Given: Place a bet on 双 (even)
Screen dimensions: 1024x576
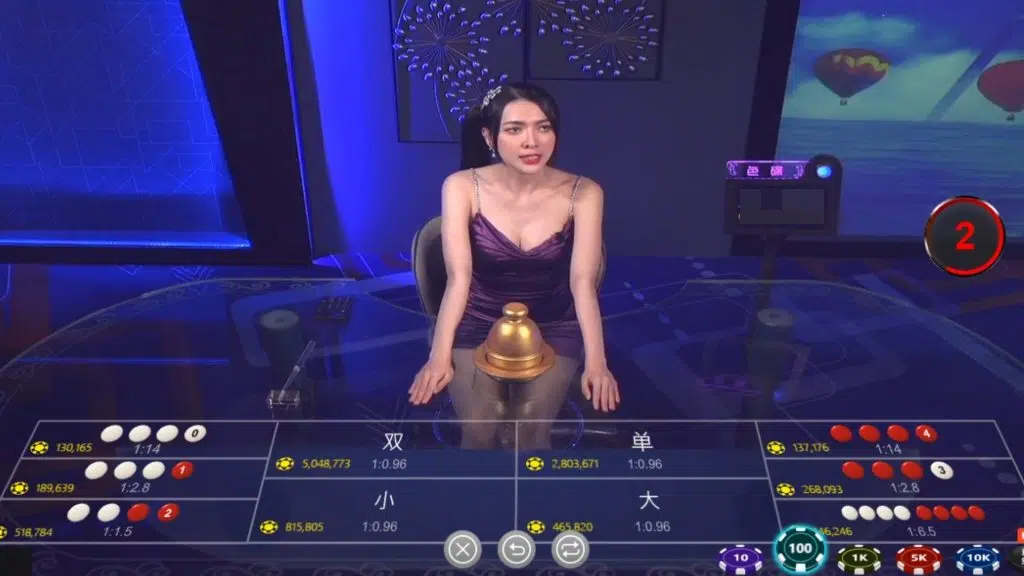Looking at the screenshot, I should (392, 450).
